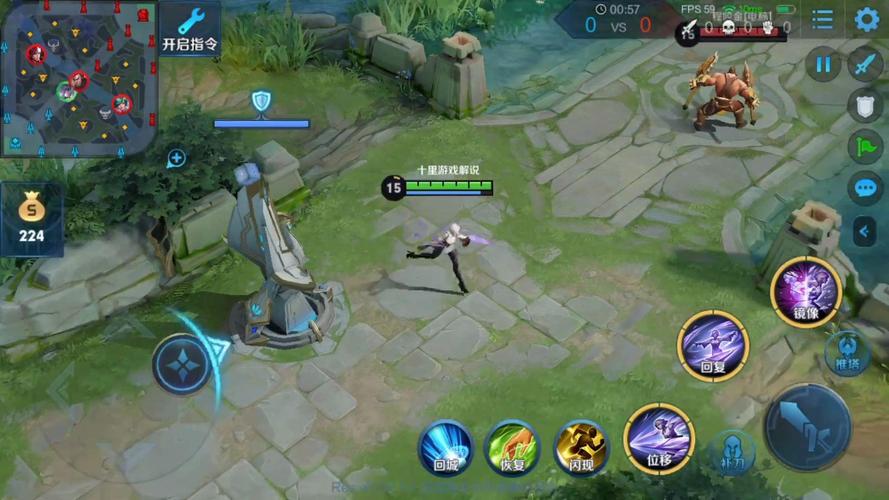
Task: Hit the large sword basic attack button
Action: 807,427
